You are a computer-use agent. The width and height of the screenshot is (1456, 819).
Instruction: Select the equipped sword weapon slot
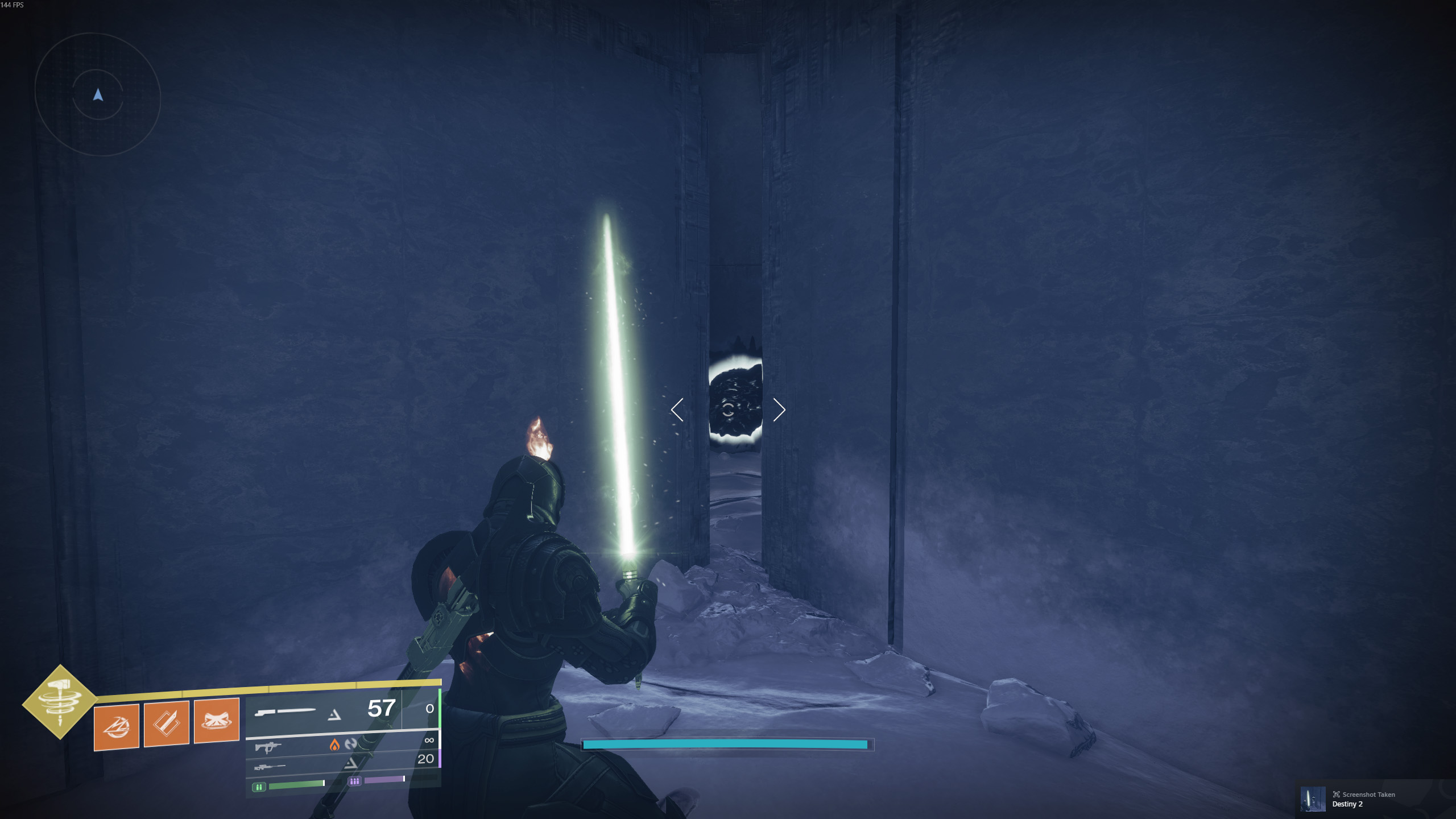(x=324, y=710)
